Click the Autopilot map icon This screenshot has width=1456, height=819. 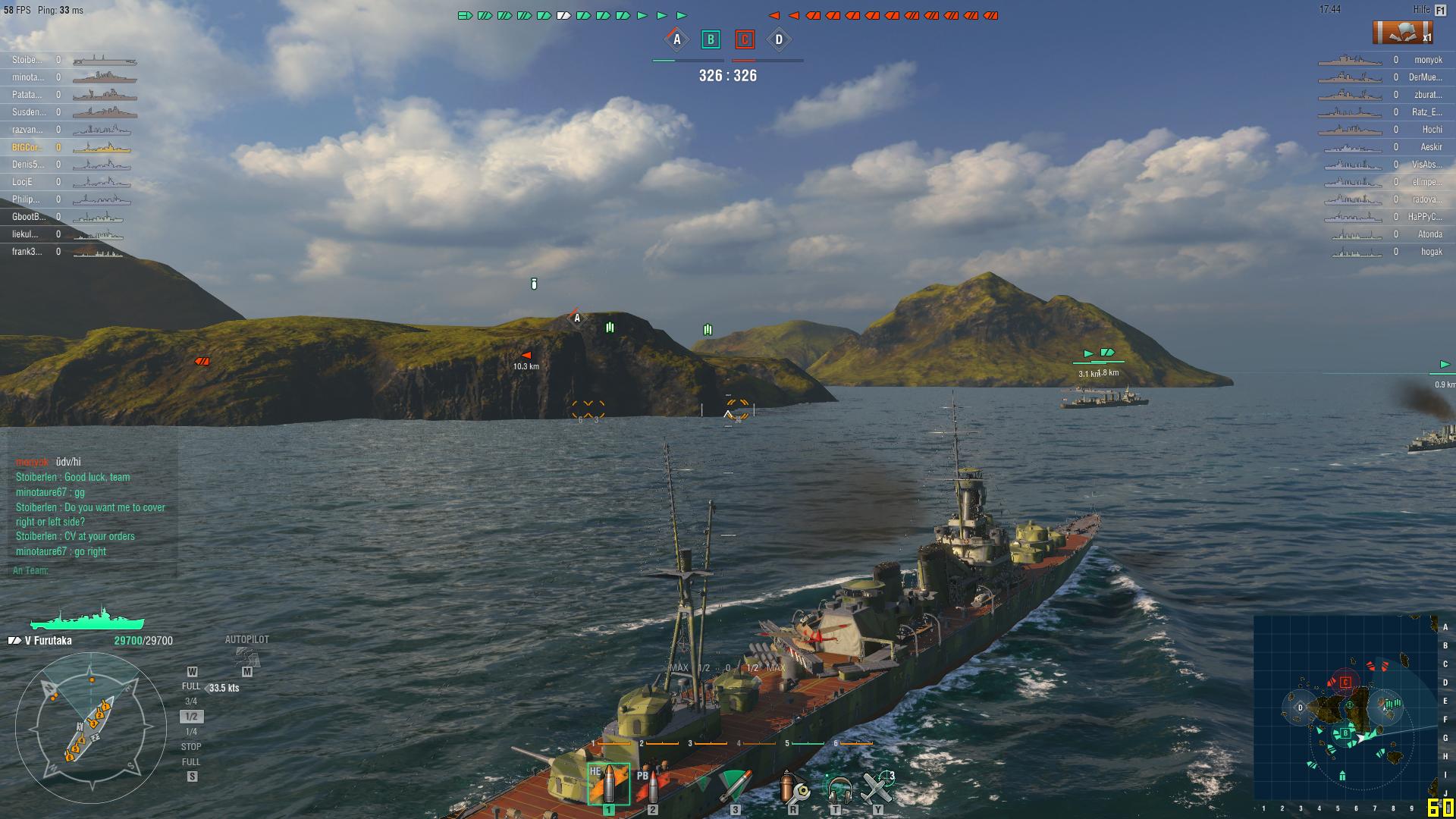(x=246, y=656)
